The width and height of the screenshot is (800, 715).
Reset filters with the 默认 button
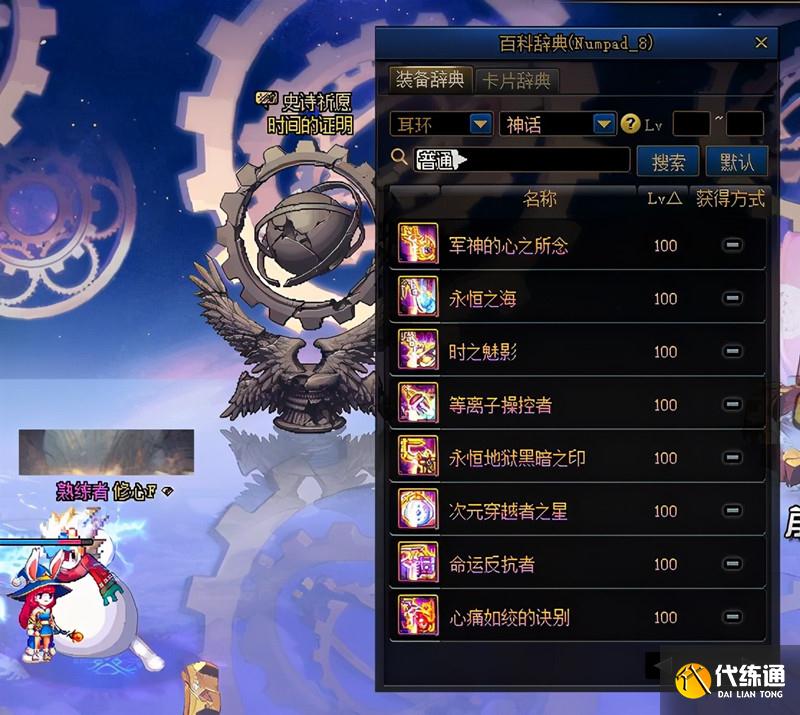(x=737, y=161)
